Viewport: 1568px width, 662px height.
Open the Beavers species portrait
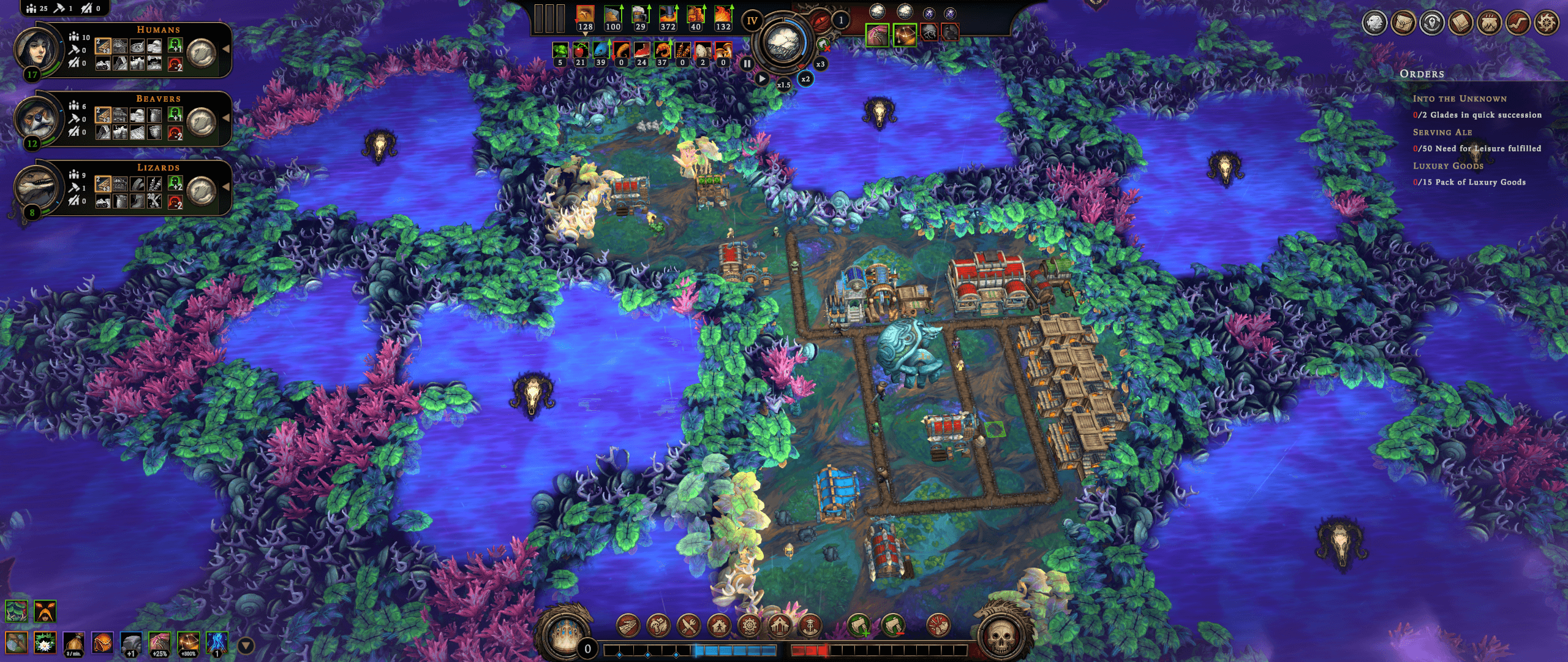coord(37,118)
